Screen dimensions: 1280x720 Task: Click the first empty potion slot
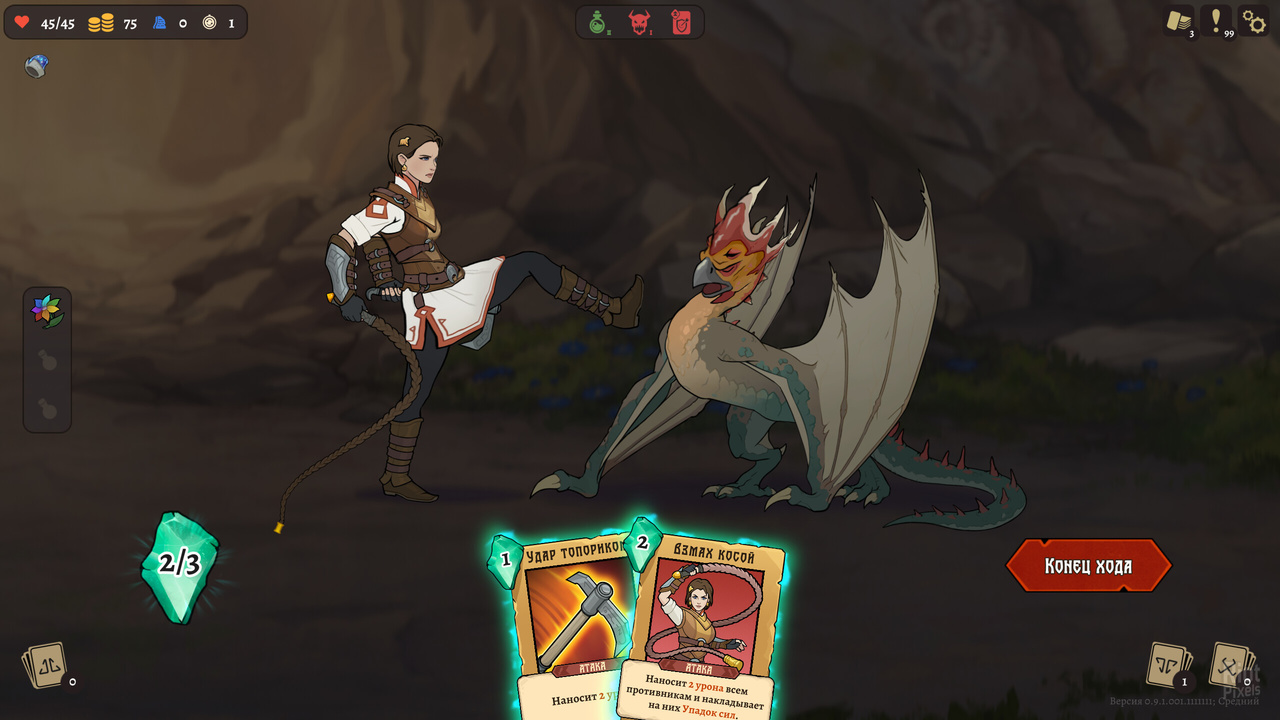click(46, 359)
